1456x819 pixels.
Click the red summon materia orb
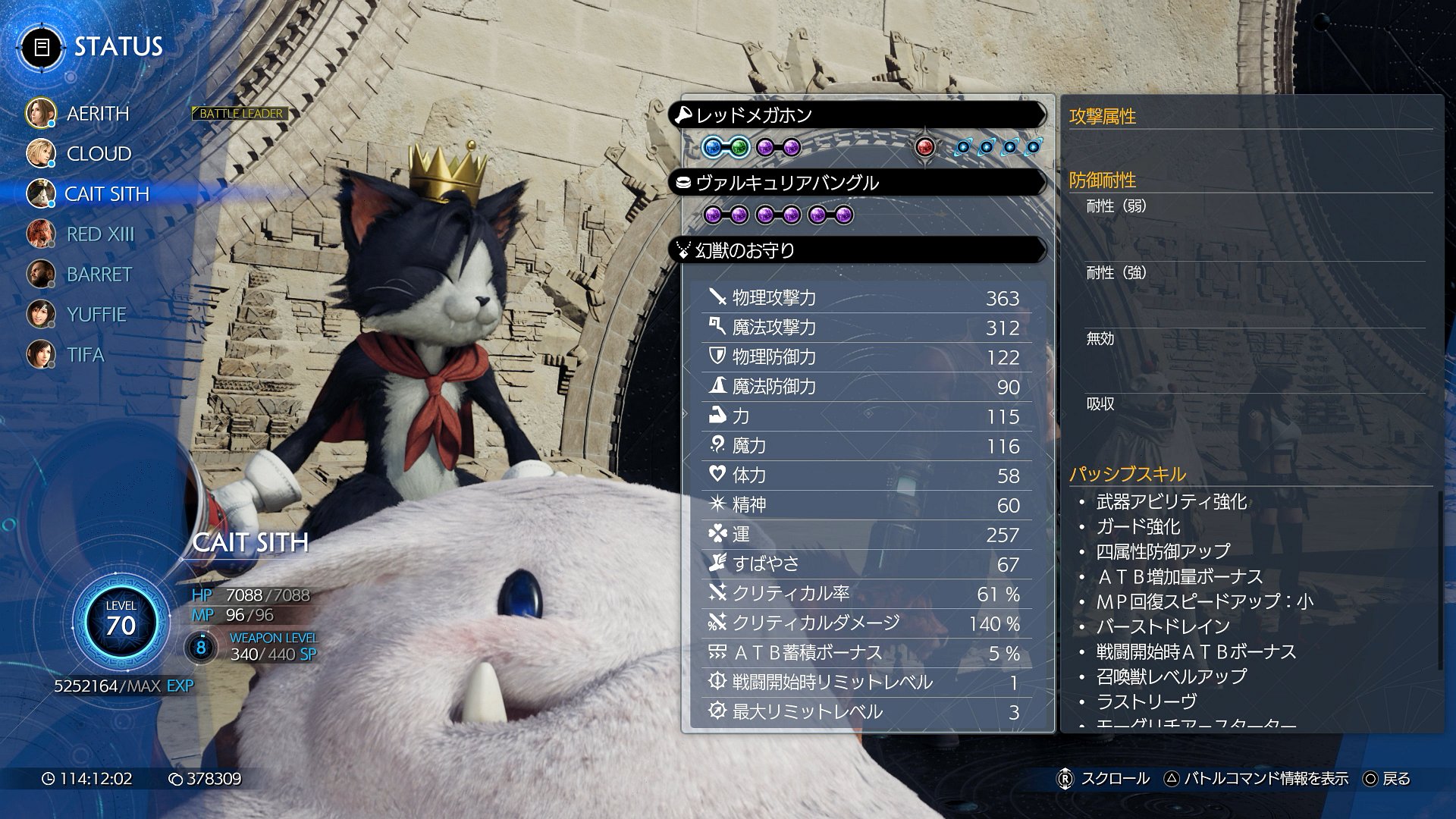924,147
